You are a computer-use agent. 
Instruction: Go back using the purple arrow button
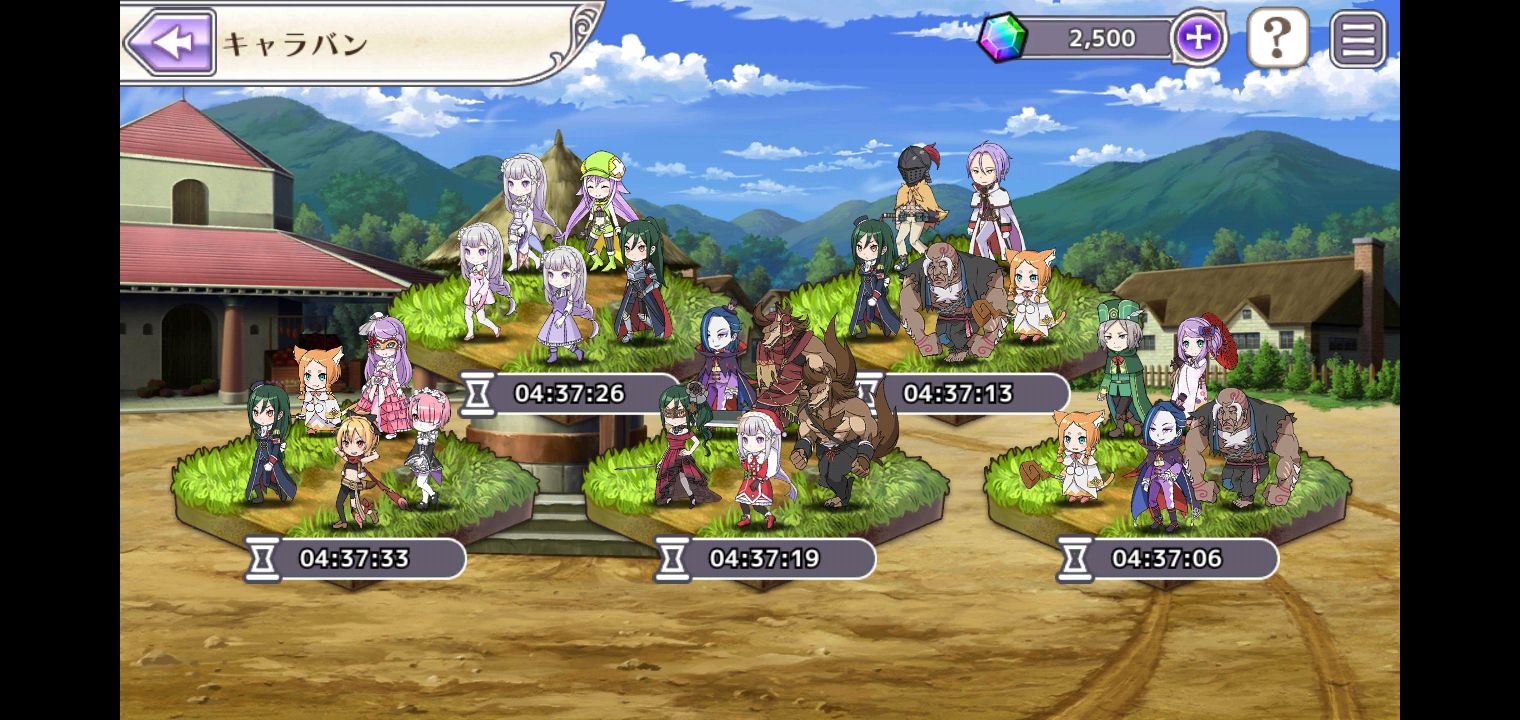[x=170, y=43]
